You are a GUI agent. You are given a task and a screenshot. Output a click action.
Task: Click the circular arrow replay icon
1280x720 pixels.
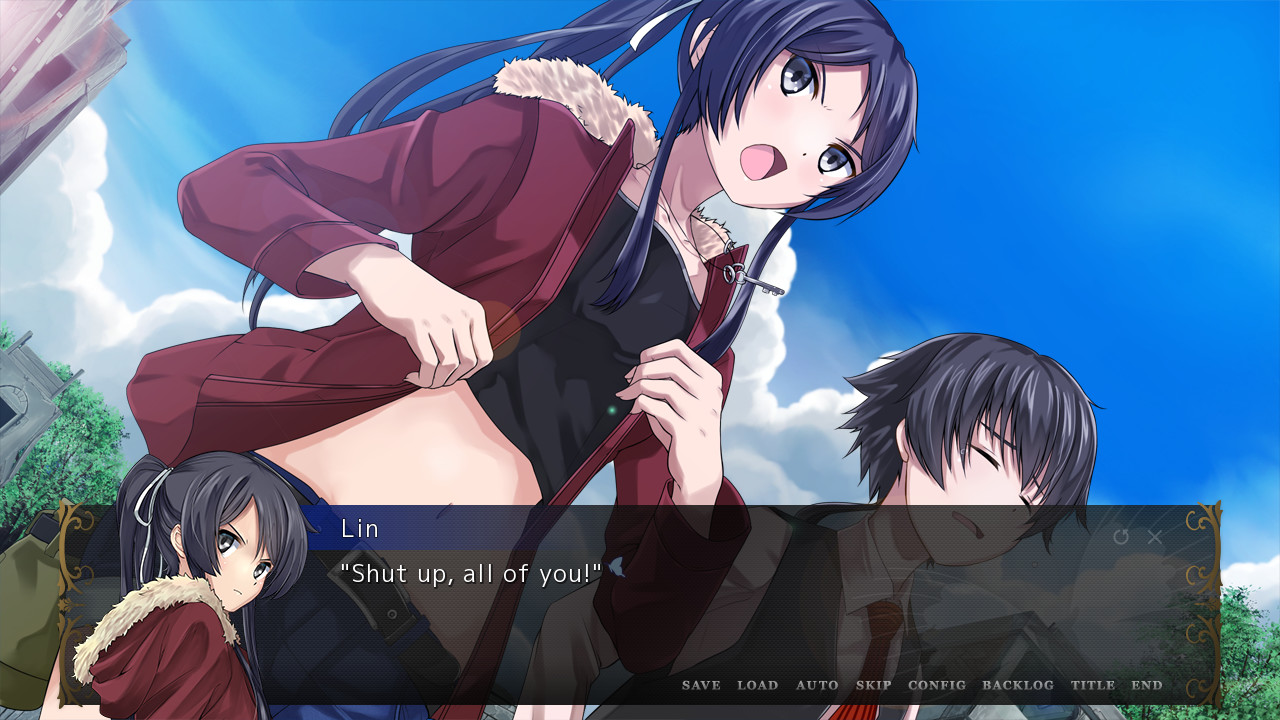click(1121, 537)
